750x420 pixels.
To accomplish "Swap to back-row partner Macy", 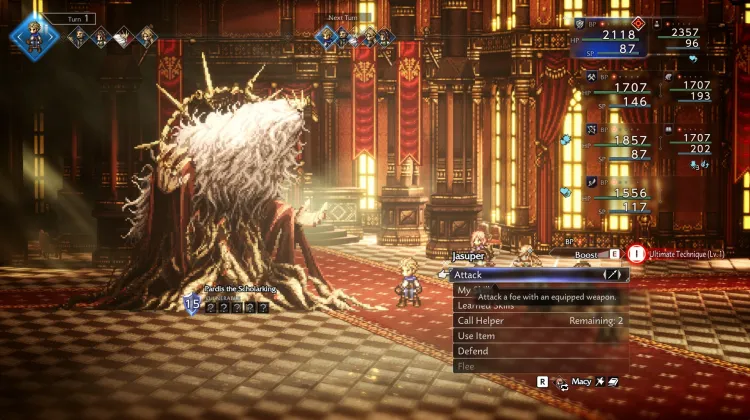I will (580, 381).
